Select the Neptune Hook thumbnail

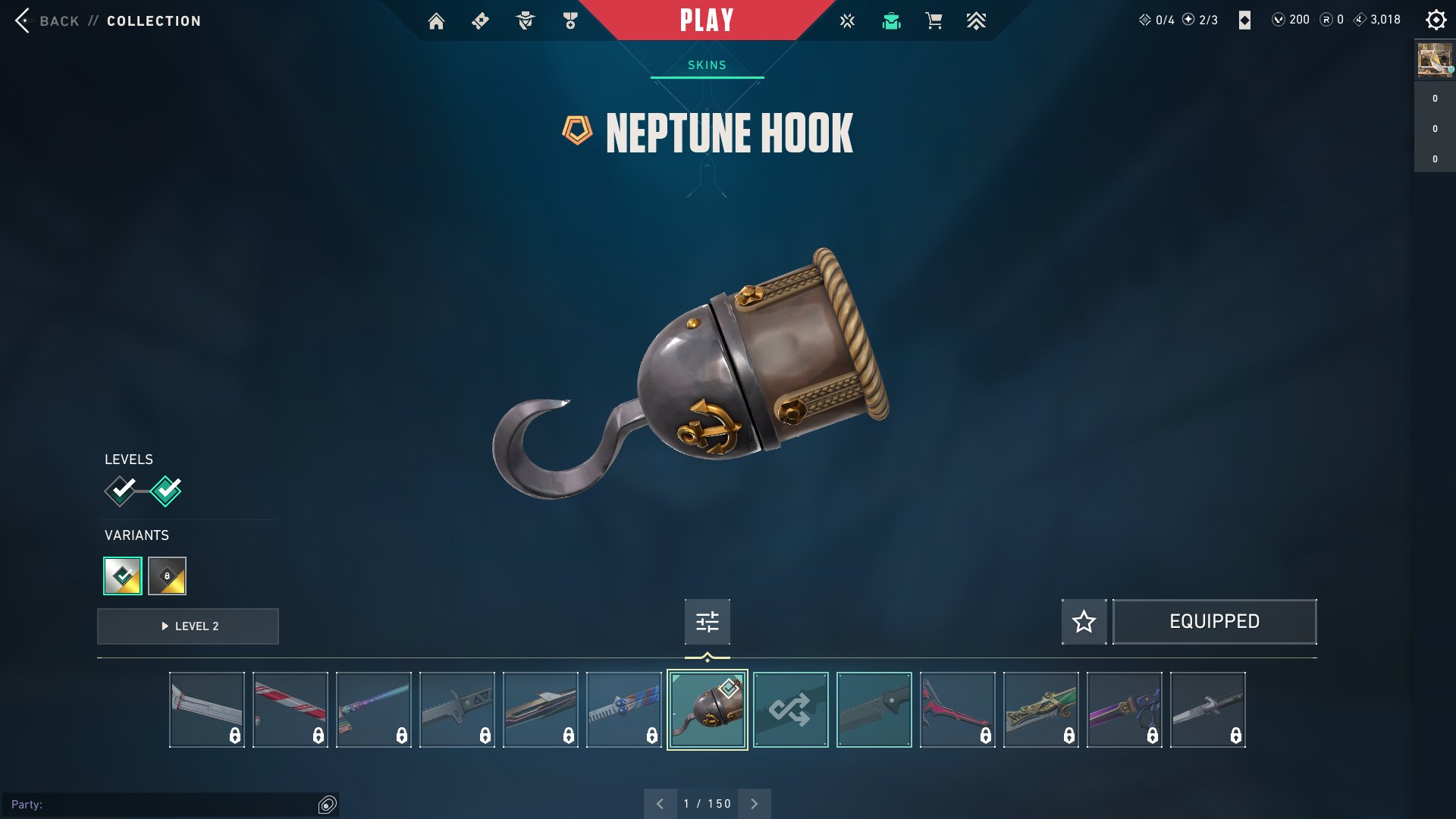point(707,710)
